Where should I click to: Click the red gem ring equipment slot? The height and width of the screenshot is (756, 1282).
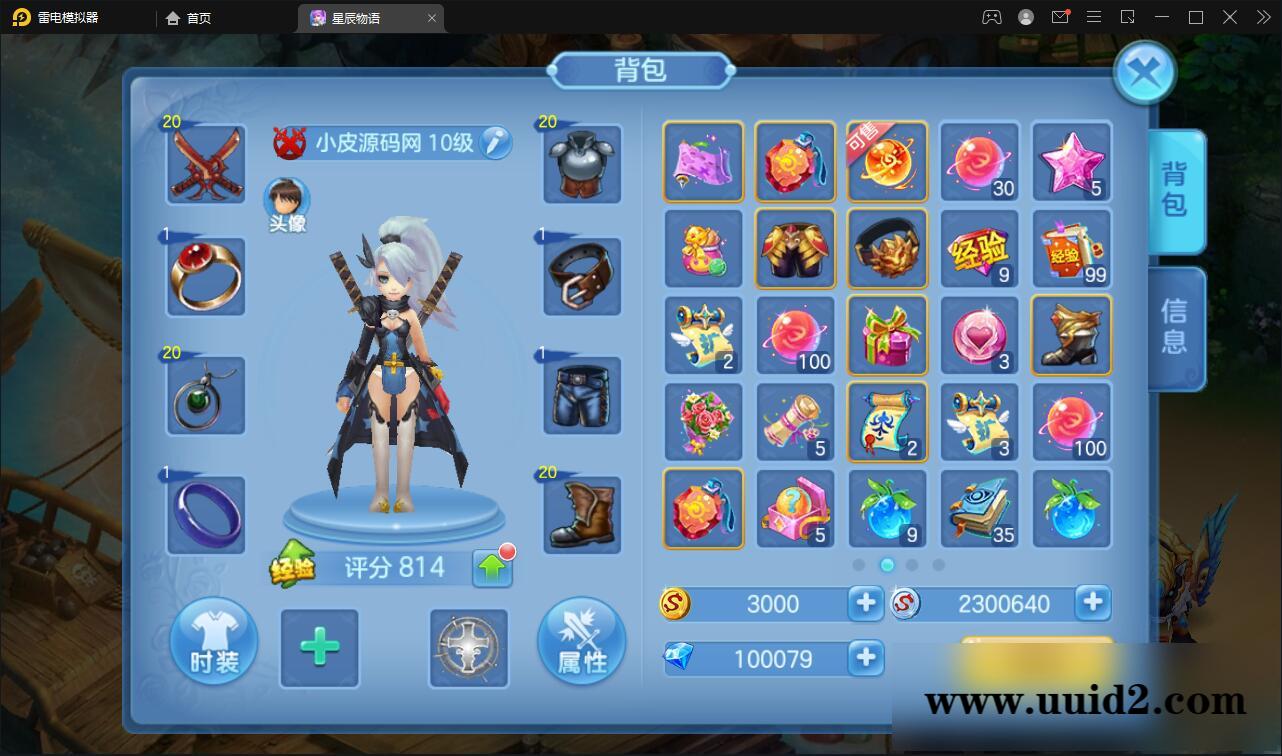pyautogui.click(x=204, y=277)
